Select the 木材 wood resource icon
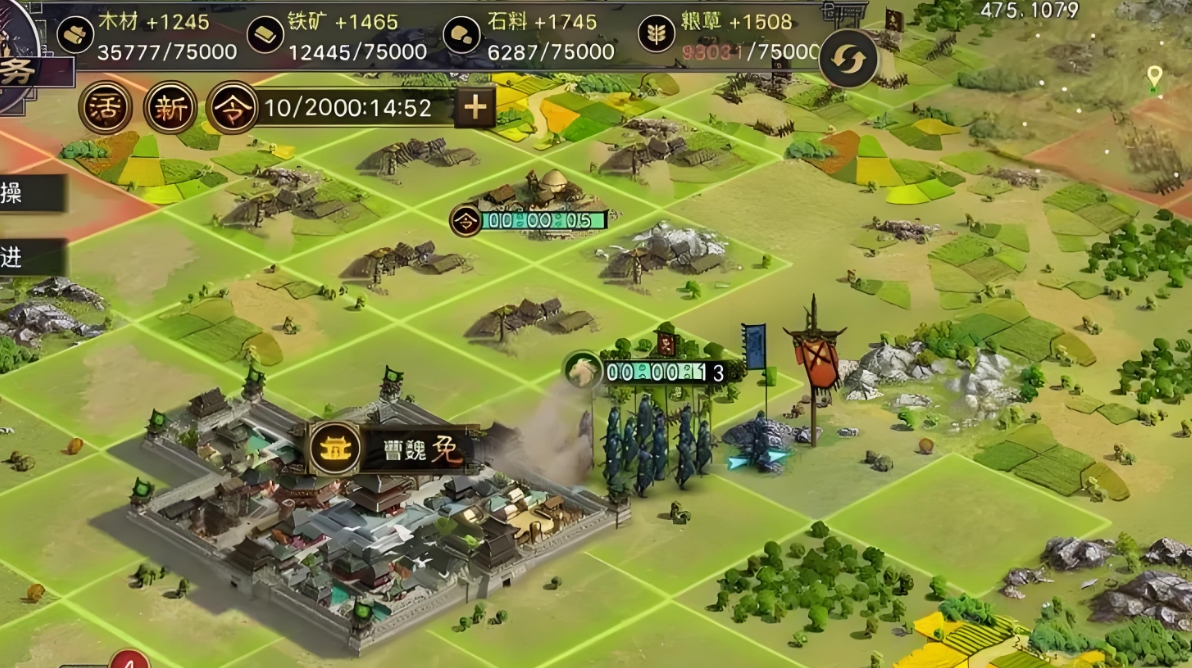The width and height of the screenshot is (1192, 668). click(74, 34)
